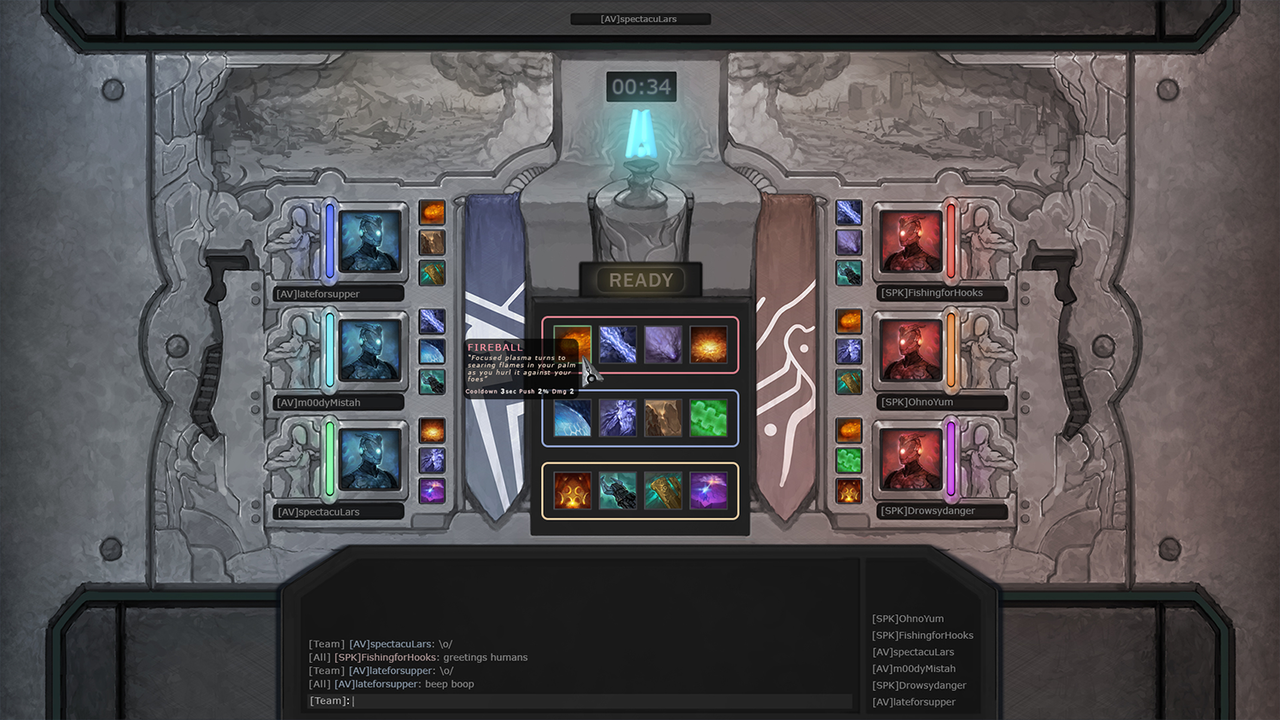Screen dimensions: 1280x720
Task: Select the orange crescent moons ability
Action: click(572, 491)
